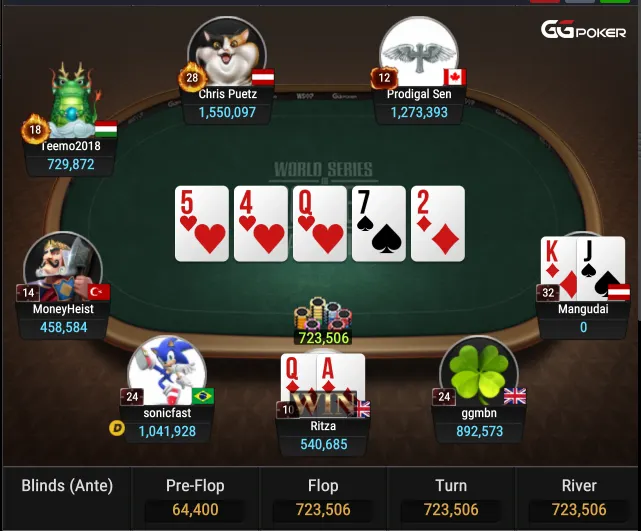
Task: Switch to the Turn stage
Action: point(450,498)
